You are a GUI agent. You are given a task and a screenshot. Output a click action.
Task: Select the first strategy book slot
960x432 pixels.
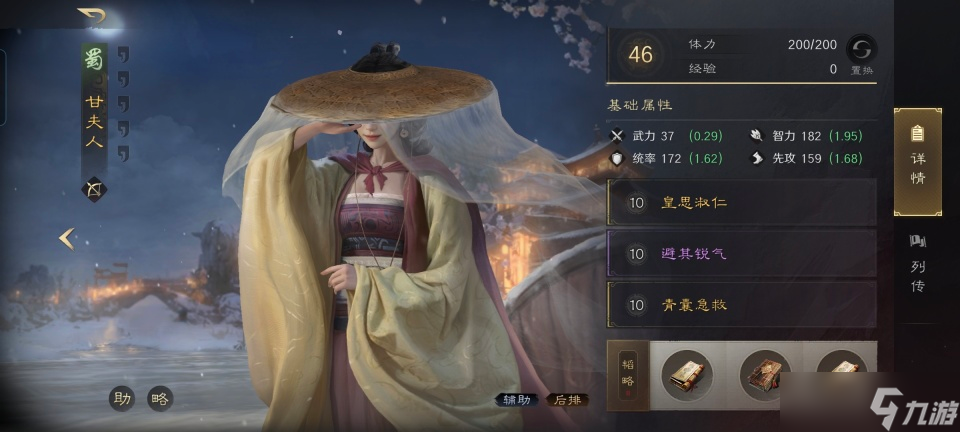[x=687, y=375]
